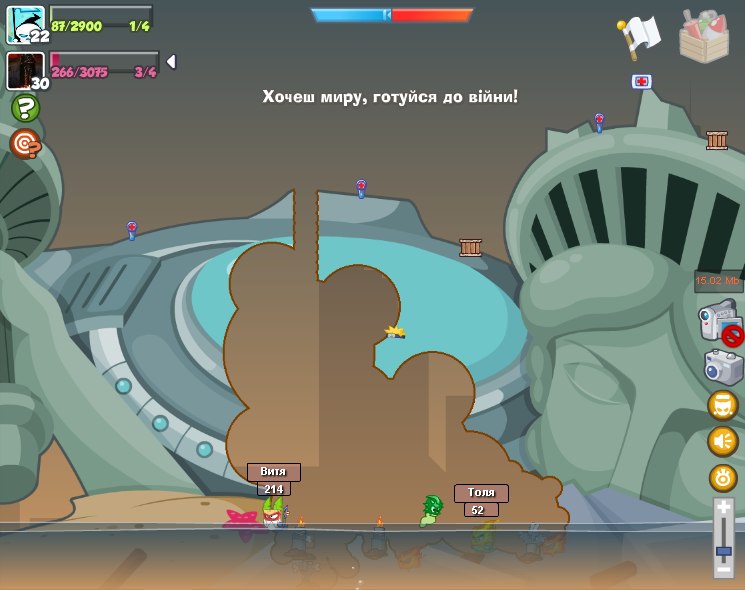Toggle sound with the speaker button

[723, 441]
